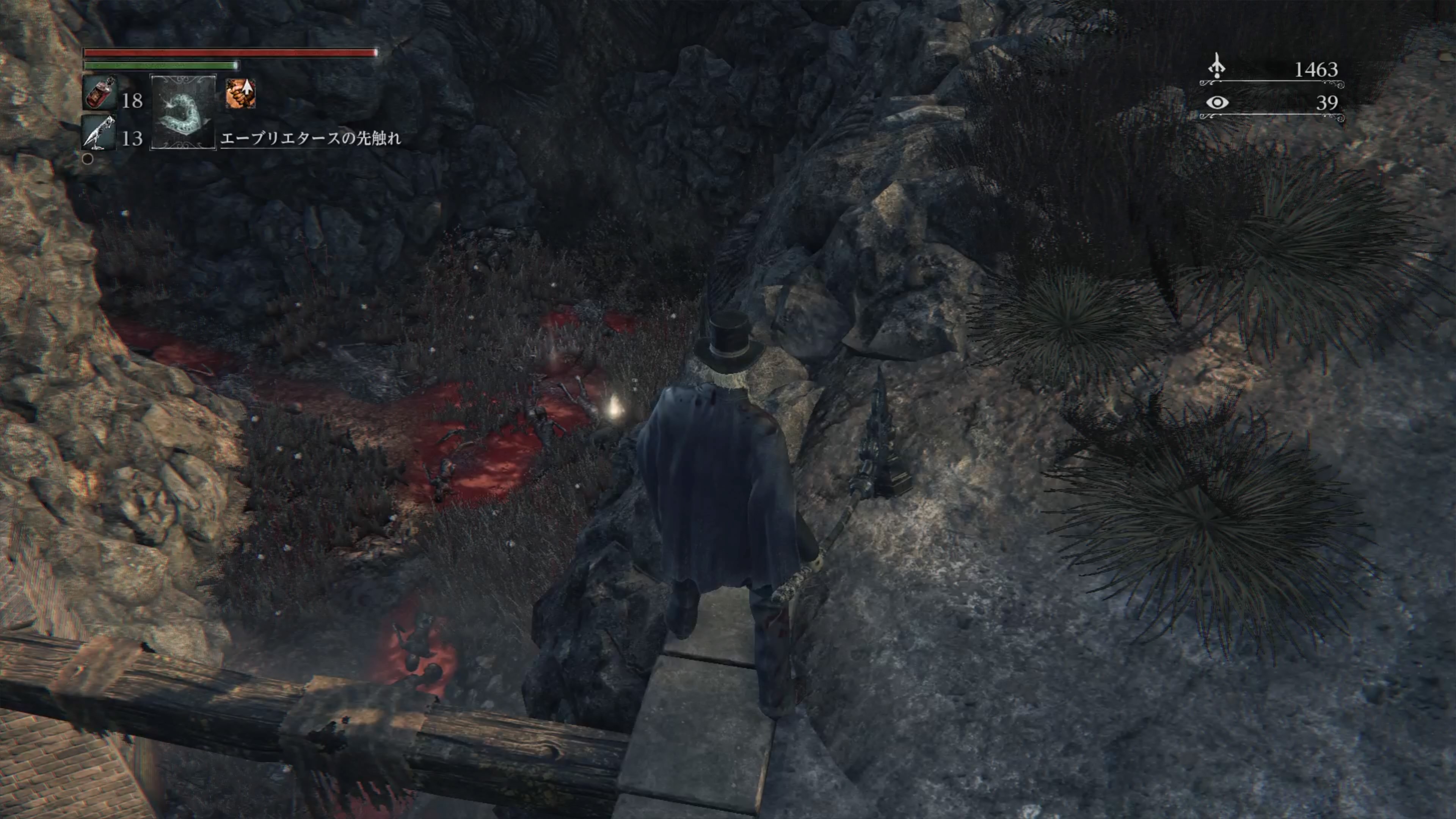Choose the Augur of Ebrietas quick item slot
This screenshot has height=819, width=1456.
click(x=182, y=113)
